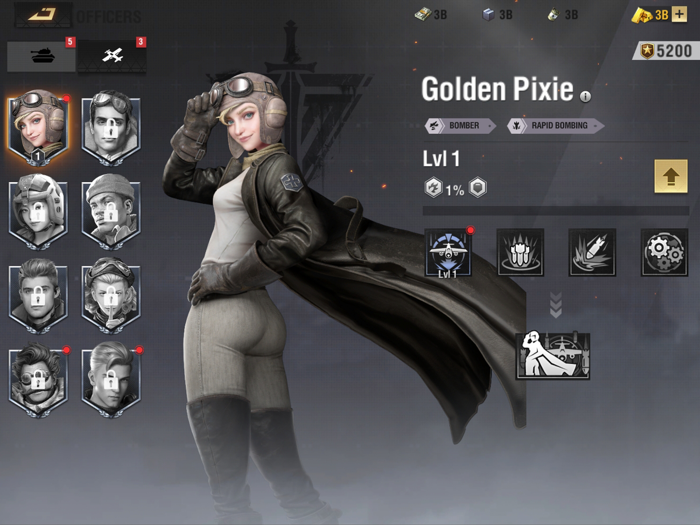Select the locked pilot wearing goggles on forehead
700x525 pixels.
click(x=110, y=126)
